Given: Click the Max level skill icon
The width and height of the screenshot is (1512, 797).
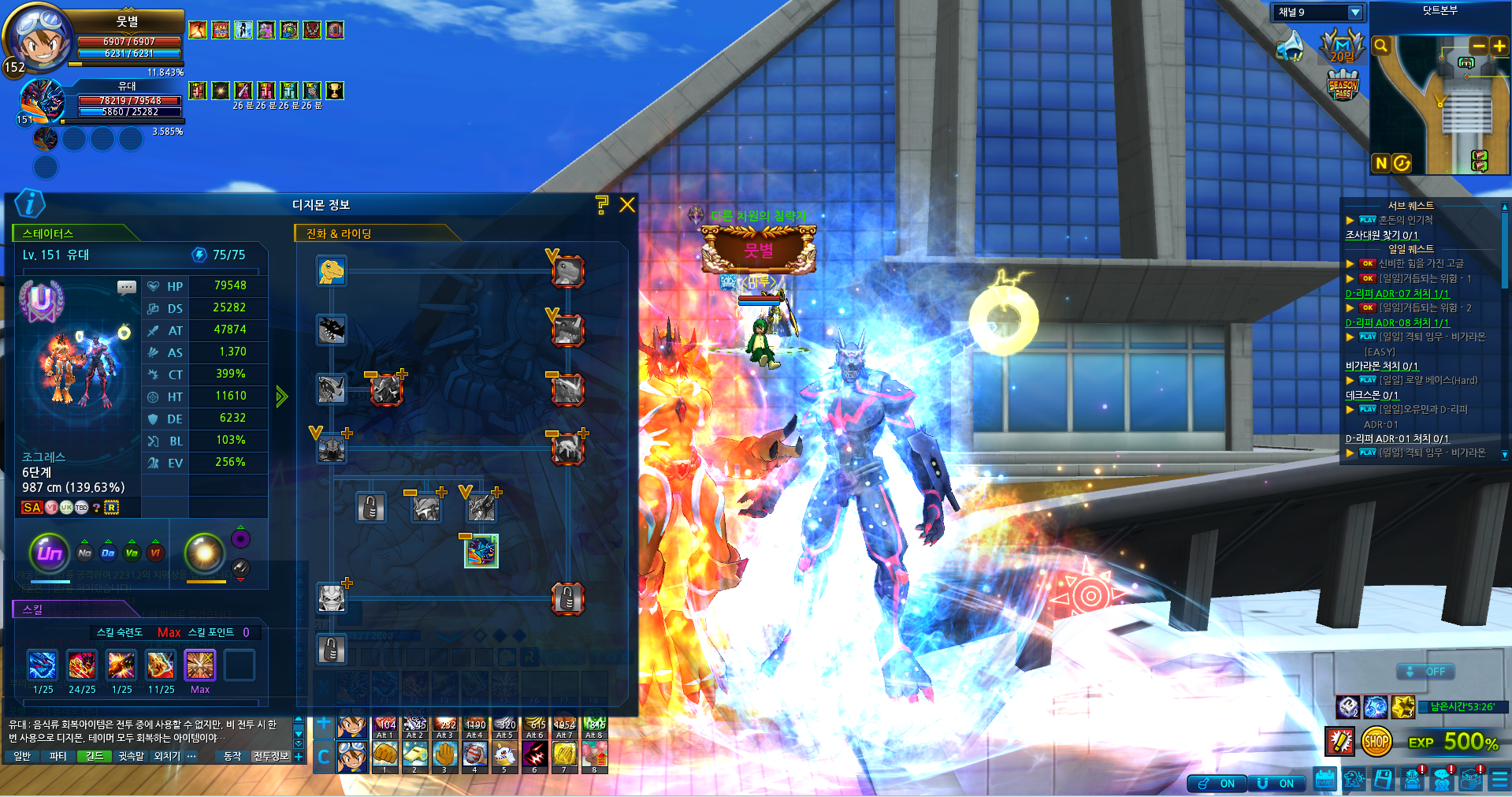Looking at the screenshot, I should pos(199,665).
